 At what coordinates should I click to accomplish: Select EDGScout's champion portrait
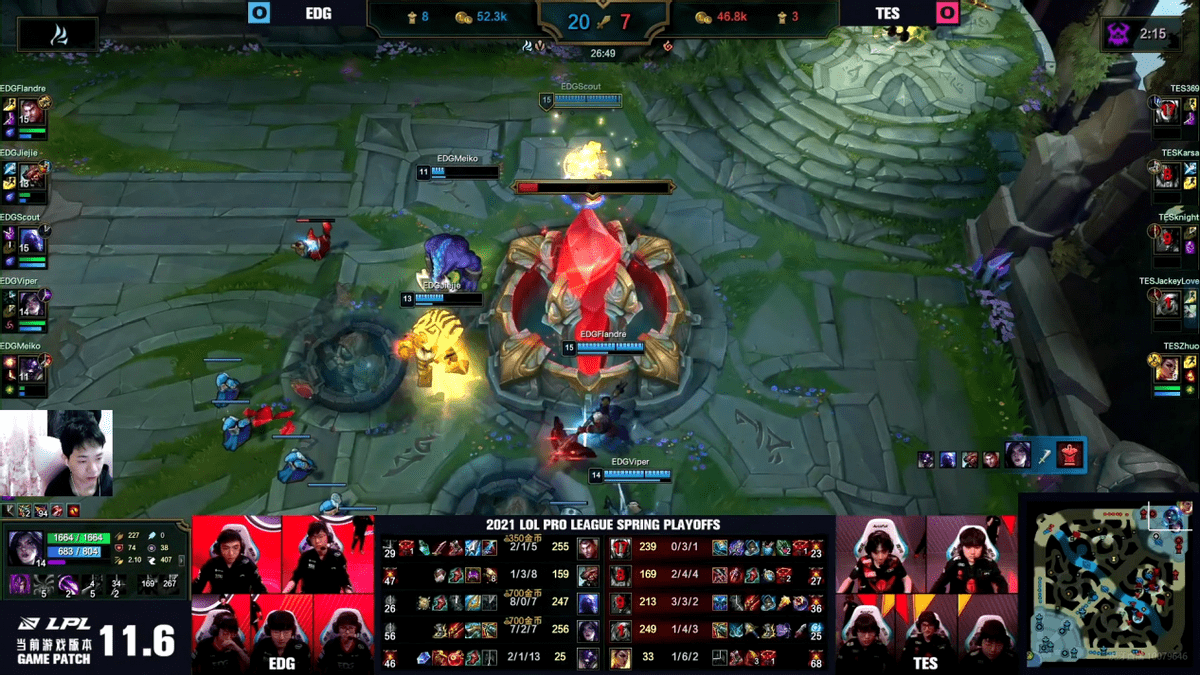pyautogui.click(x=31, y=240)
